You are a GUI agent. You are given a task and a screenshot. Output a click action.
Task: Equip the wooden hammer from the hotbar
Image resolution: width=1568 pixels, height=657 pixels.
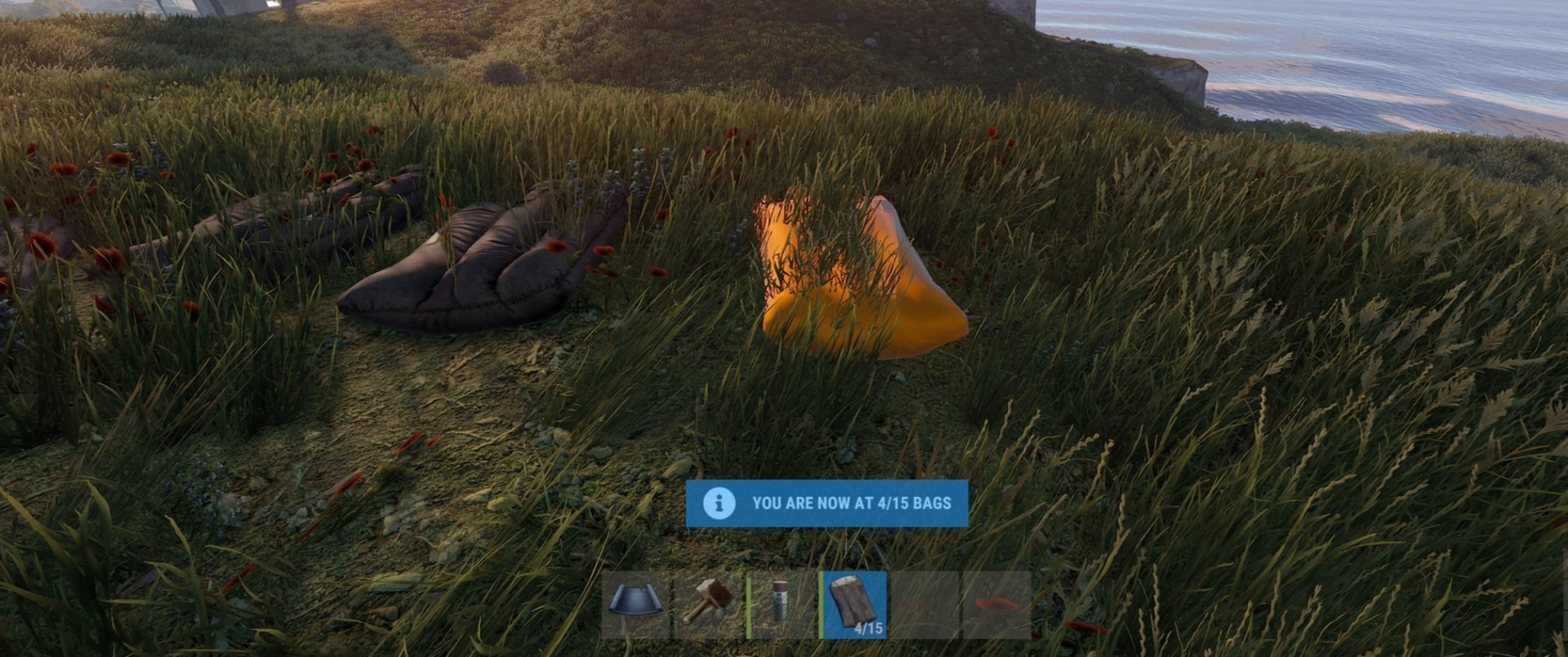point(707,606)
